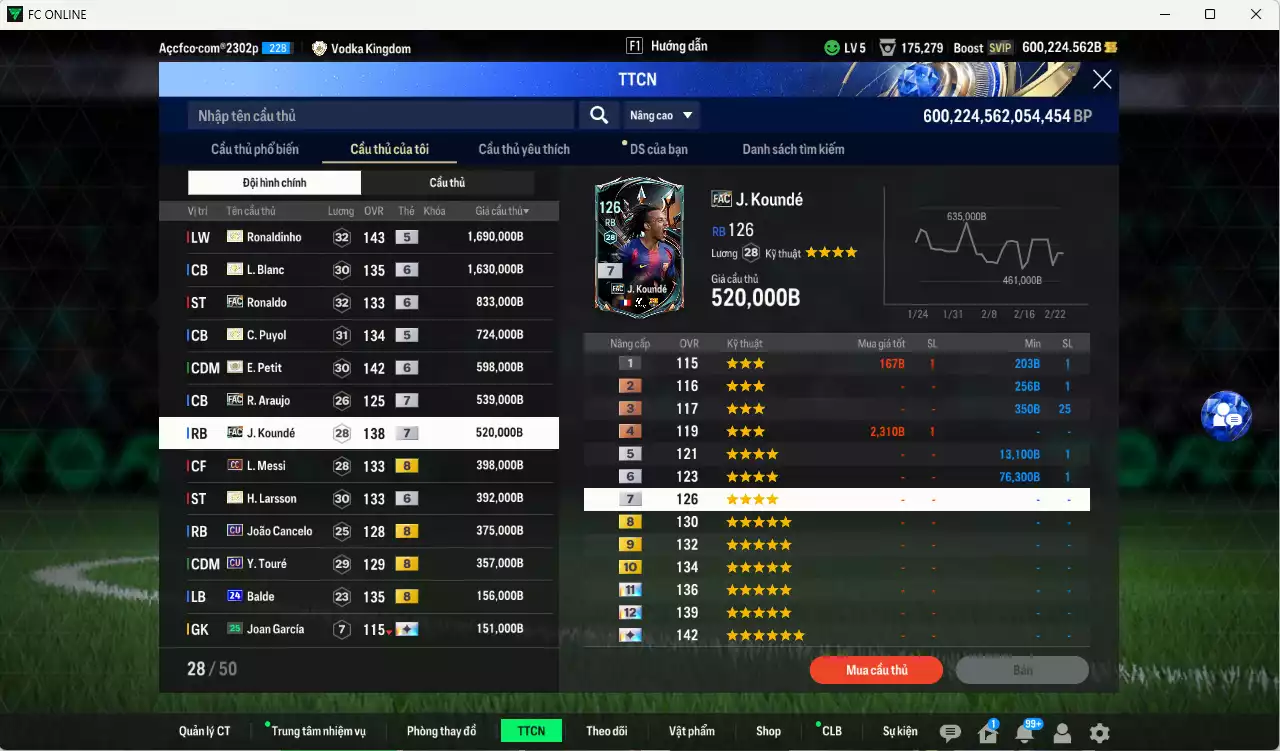Screen dimensions: 1280x751
Task: Open the chat bubble icon
Action: click(953, 732)
